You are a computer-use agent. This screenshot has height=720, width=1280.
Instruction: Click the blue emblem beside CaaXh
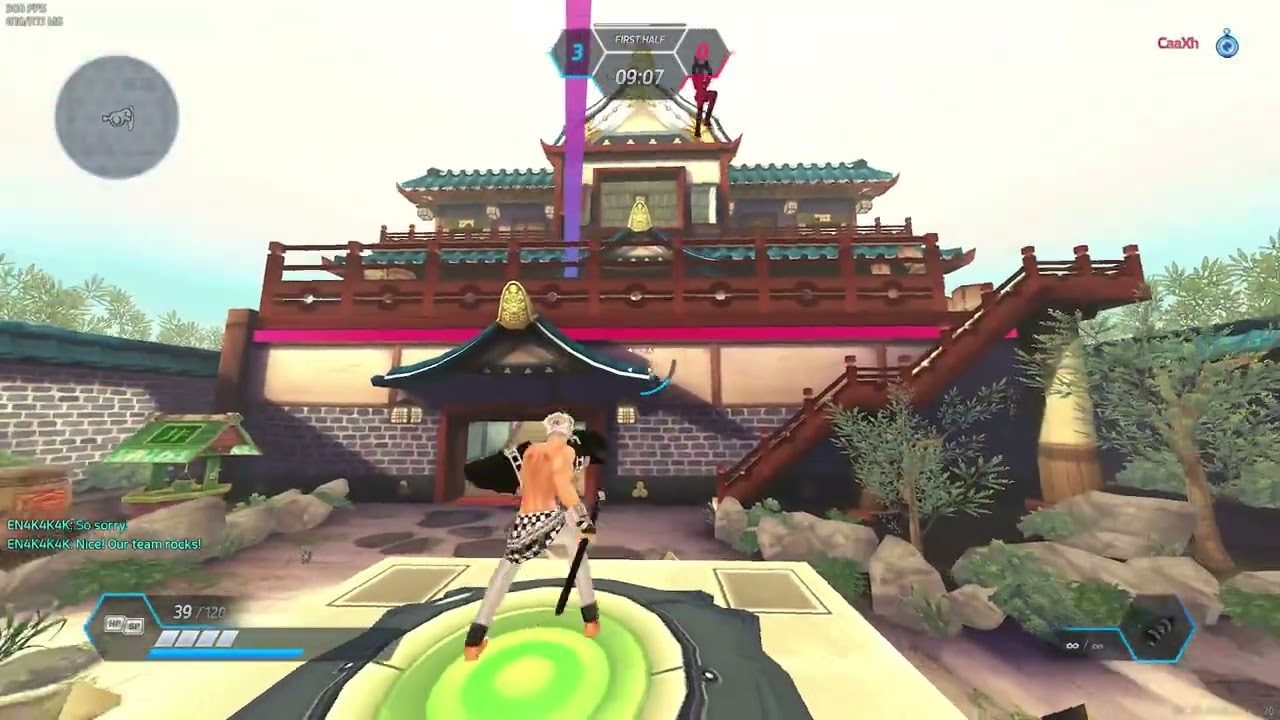(x=1227, y=44)
